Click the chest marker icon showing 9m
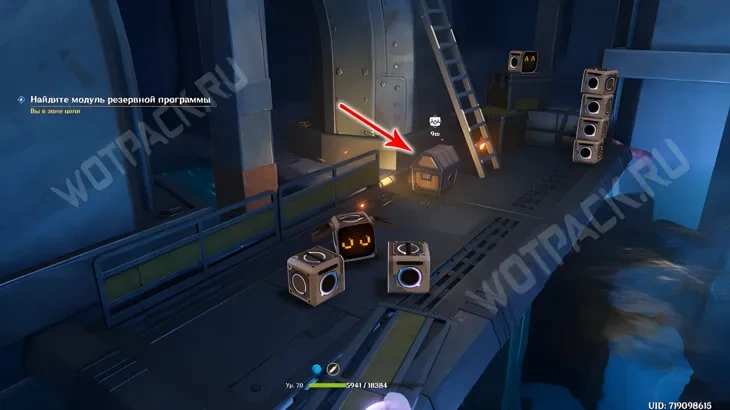Viewport: 730px width, 410px height. point(435,121)
